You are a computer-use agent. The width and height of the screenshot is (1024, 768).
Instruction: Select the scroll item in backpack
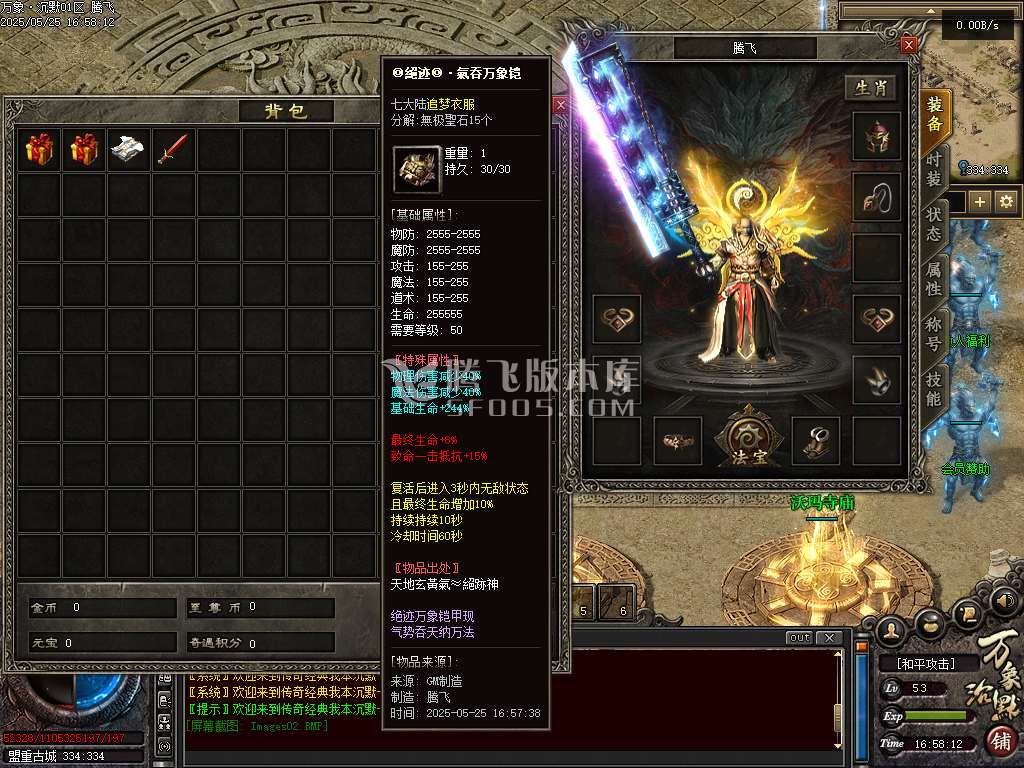(129, 150)
